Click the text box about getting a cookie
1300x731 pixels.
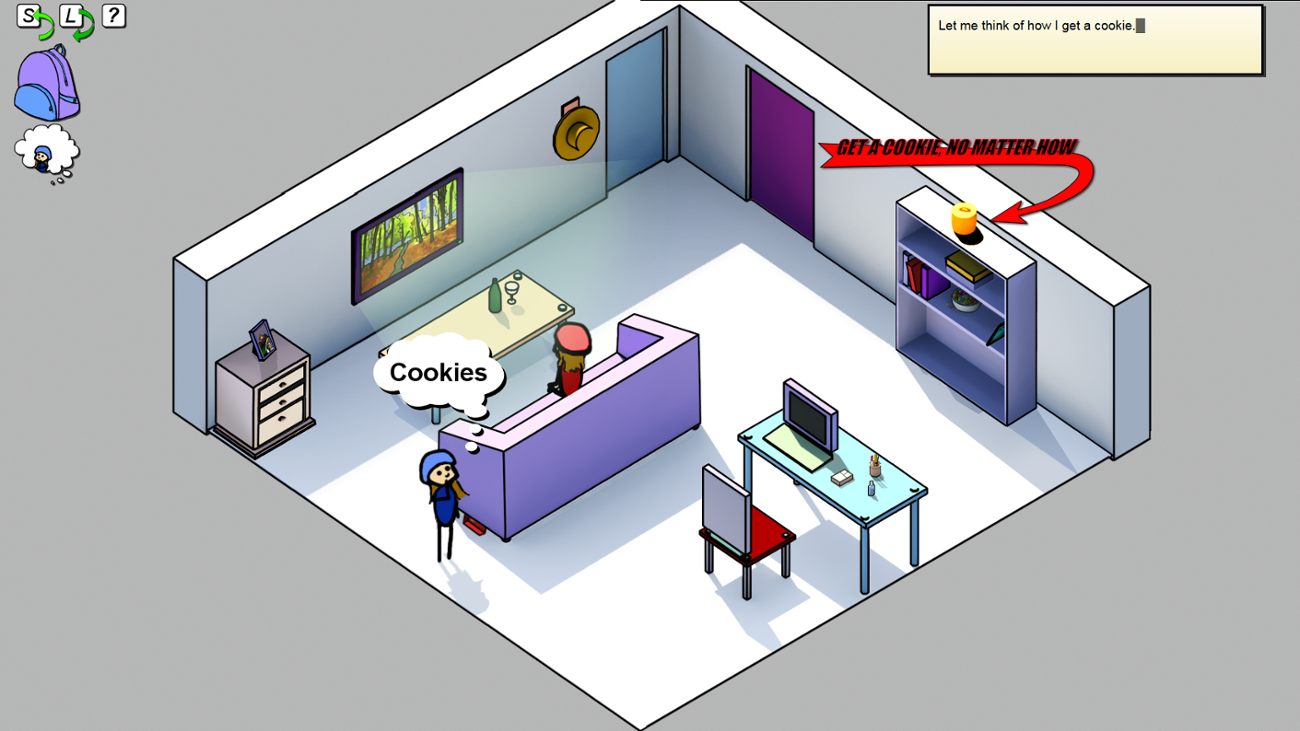[x=1095, y=38]
